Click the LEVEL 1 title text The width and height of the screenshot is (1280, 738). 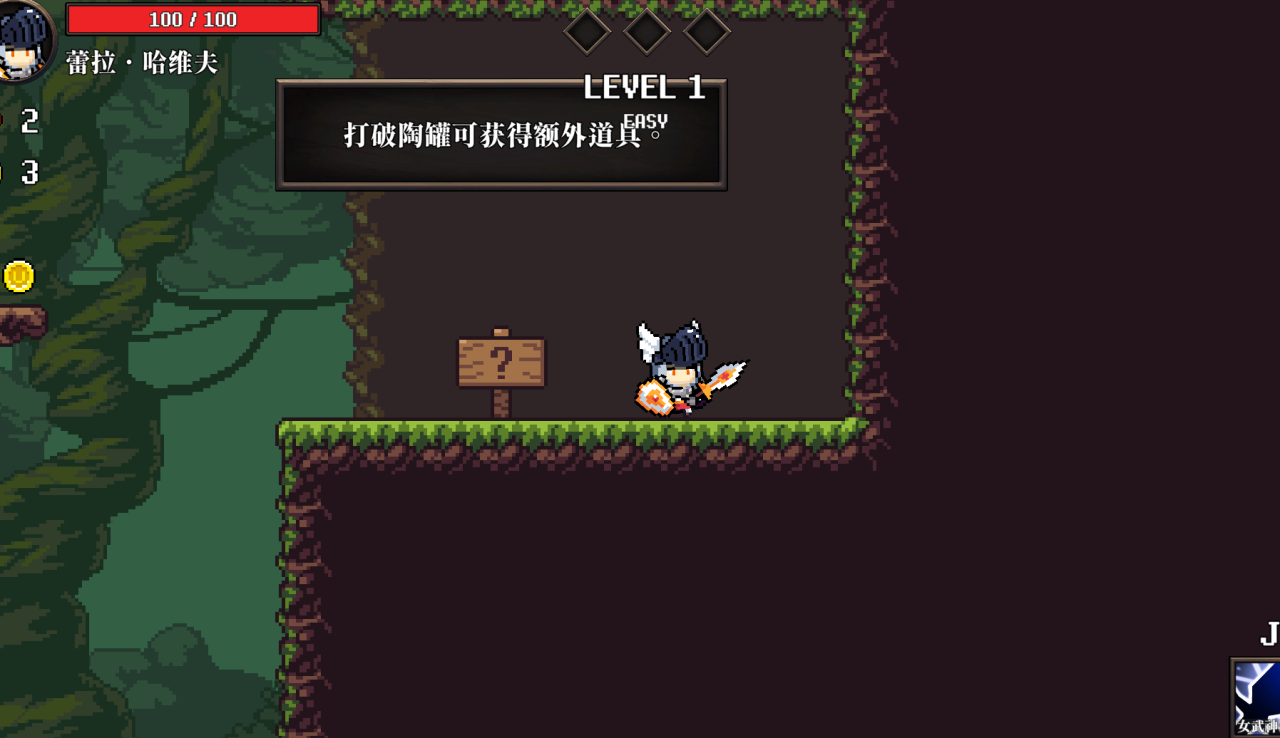(x=646, y=88)
